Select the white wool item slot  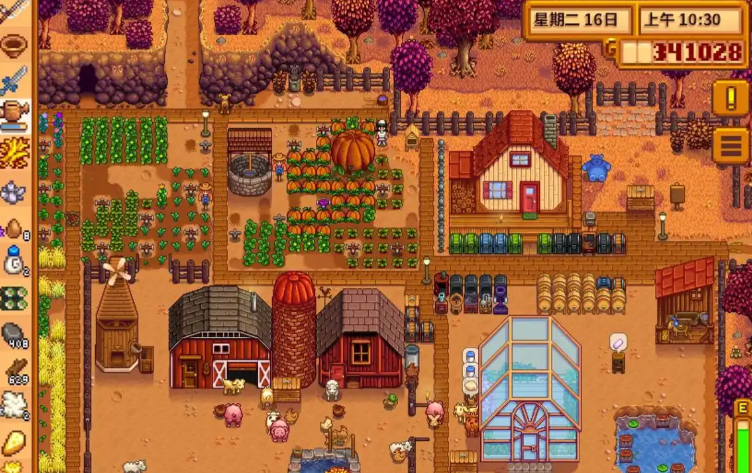tap(14, 405)
